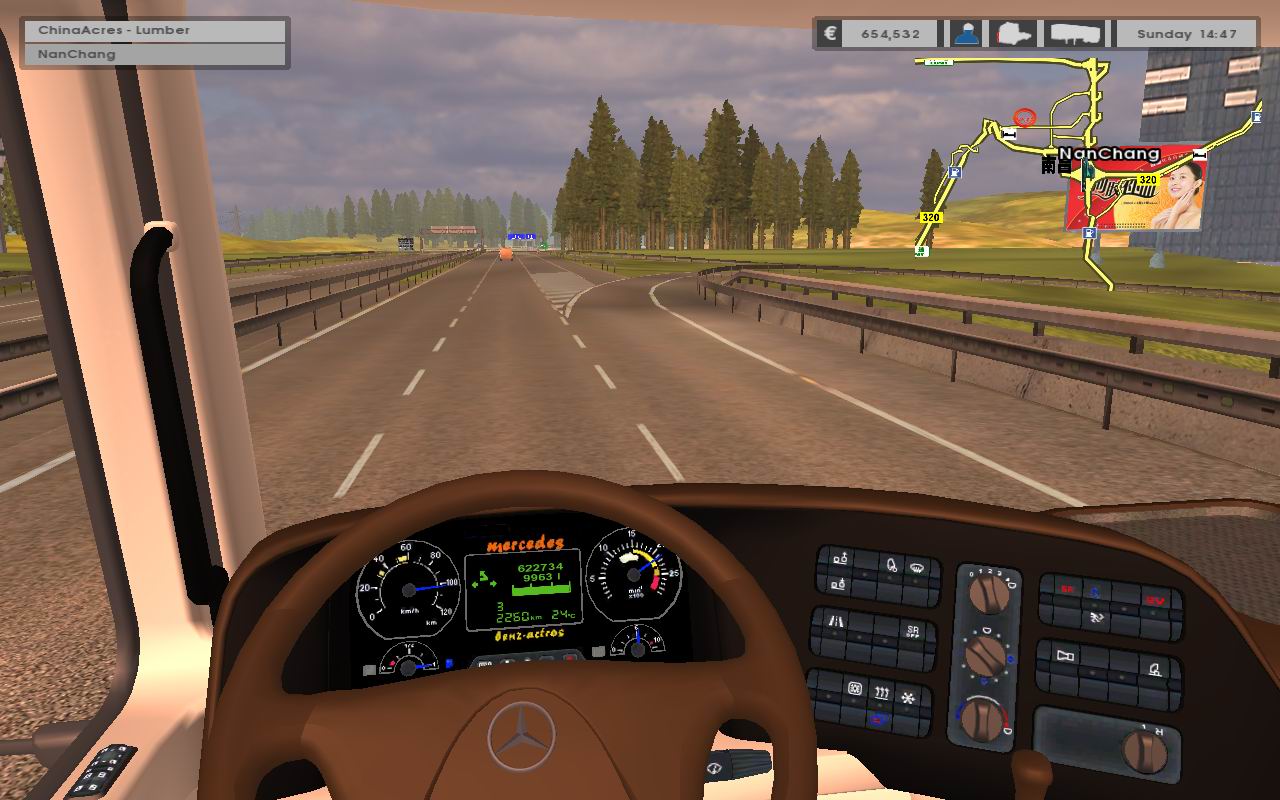Select the red circle destination marker on map
This screenshot has height=800, width=1280.
[x=1024, y=117]
